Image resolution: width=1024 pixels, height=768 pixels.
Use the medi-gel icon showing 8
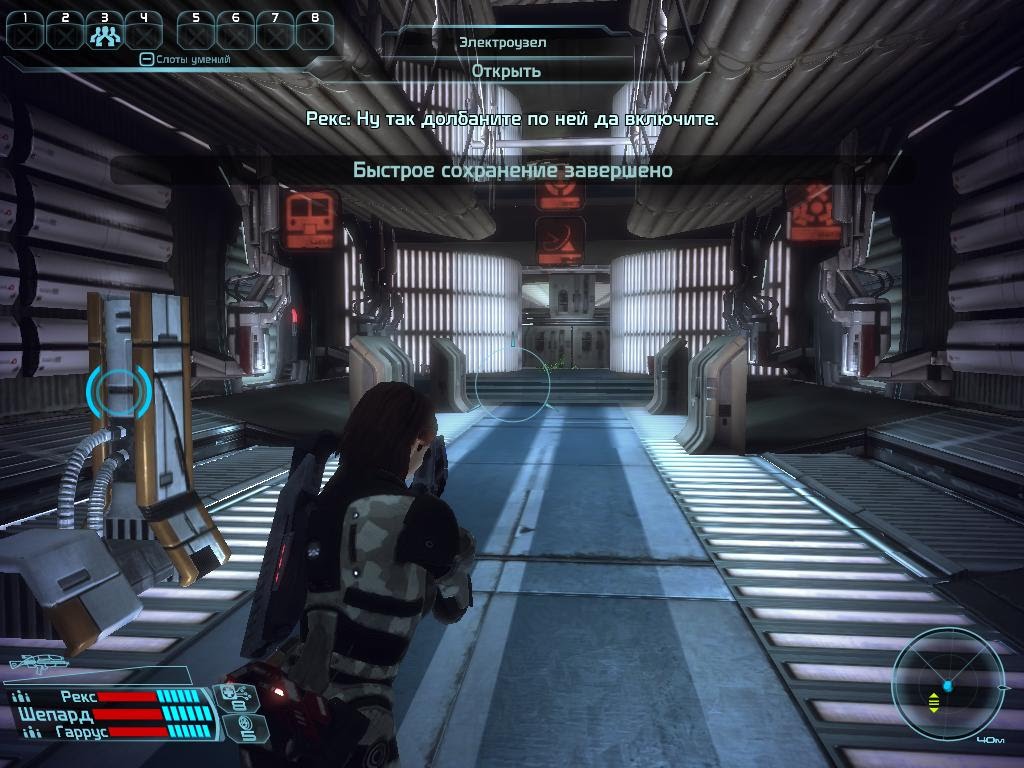(239, 698)
